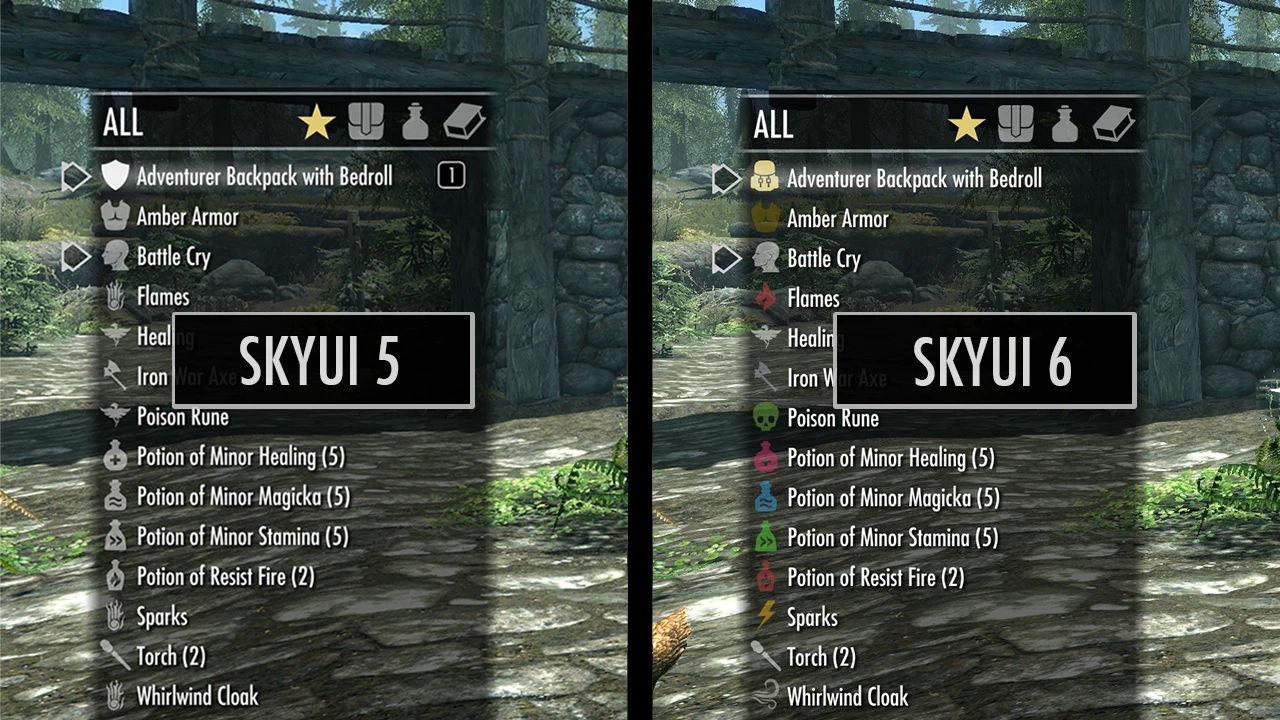Click the item count badge beside Adventurer Backpack

[451, 175]
